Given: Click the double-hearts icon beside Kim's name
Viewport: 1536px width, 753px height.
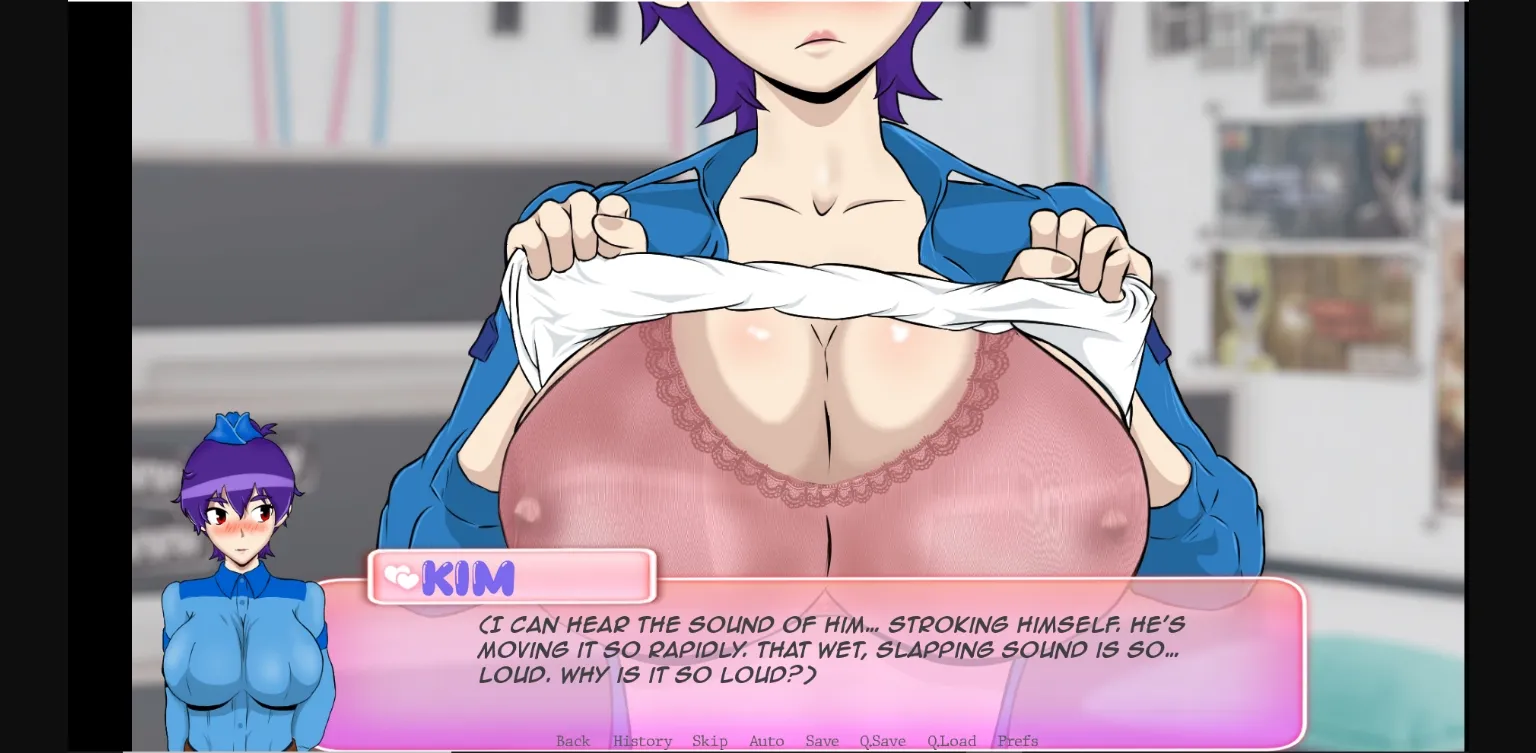Looking at the screenshot, I should 403,576.
